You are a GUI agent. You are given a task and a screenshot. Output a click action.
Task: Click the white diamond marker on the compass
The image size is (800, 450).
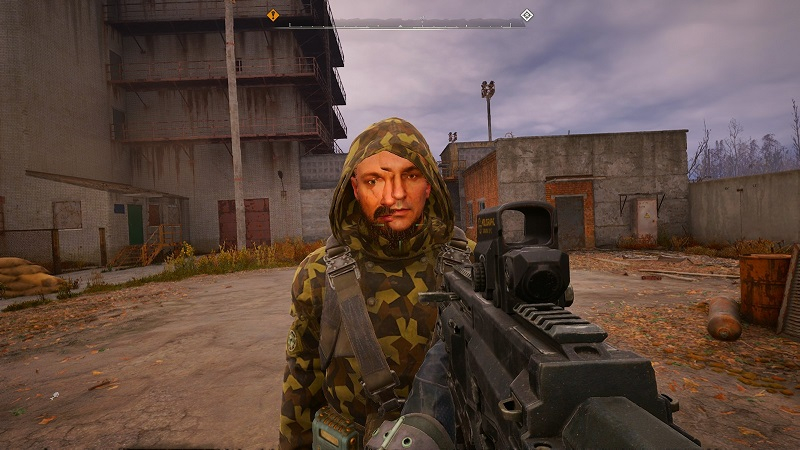click(527, 15)
